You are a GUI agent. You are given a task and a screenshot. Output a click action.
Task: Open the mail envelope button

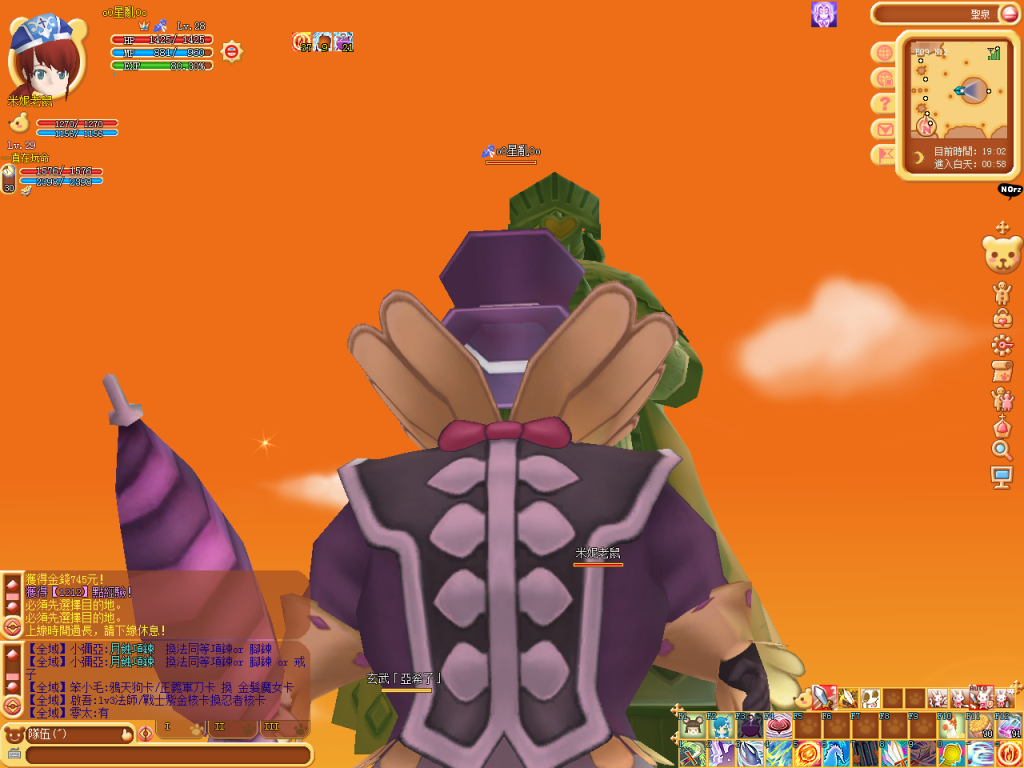coord(884,129)
